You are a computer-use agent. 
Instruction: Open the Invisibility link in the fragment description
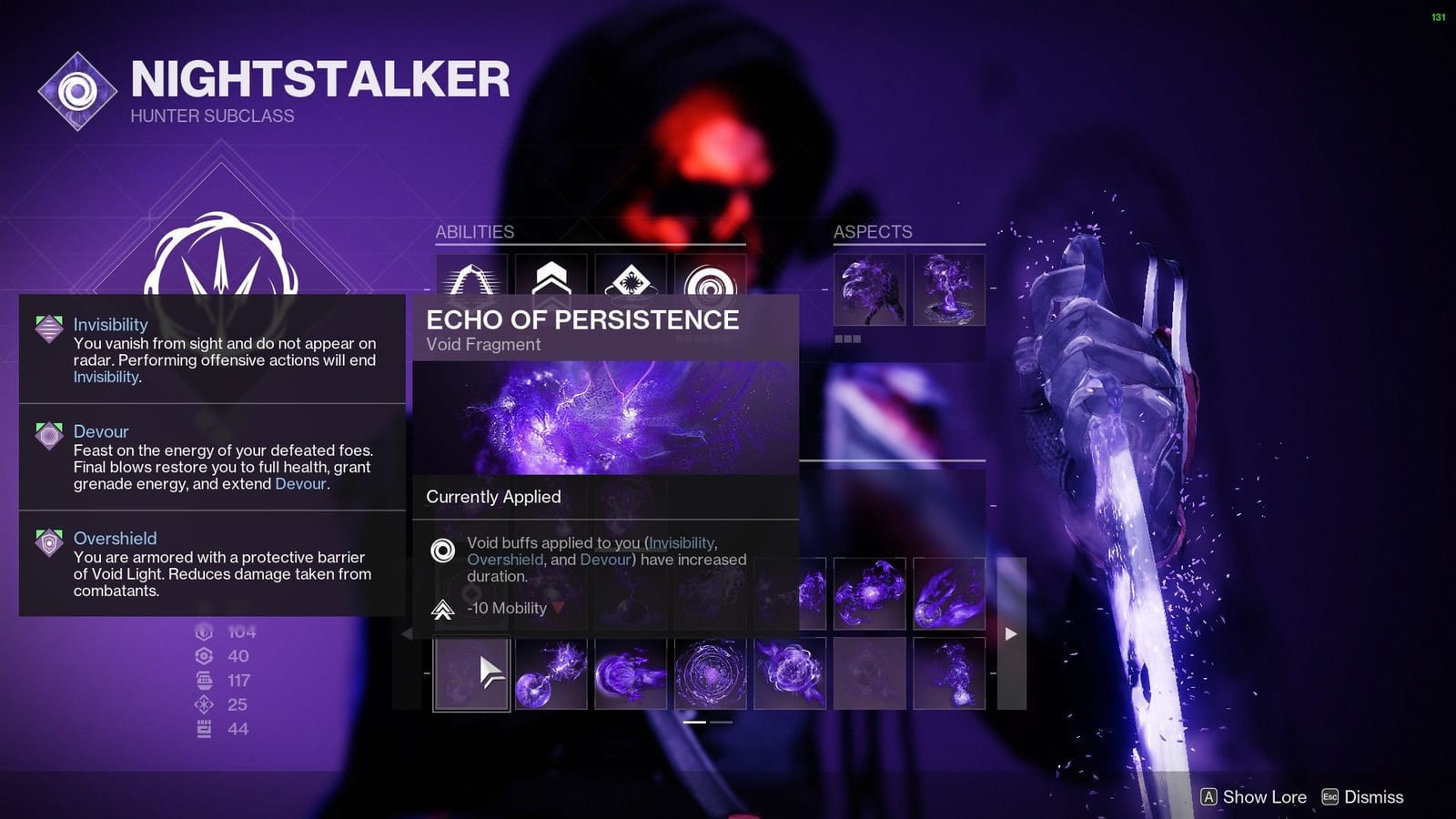(681, 542)
